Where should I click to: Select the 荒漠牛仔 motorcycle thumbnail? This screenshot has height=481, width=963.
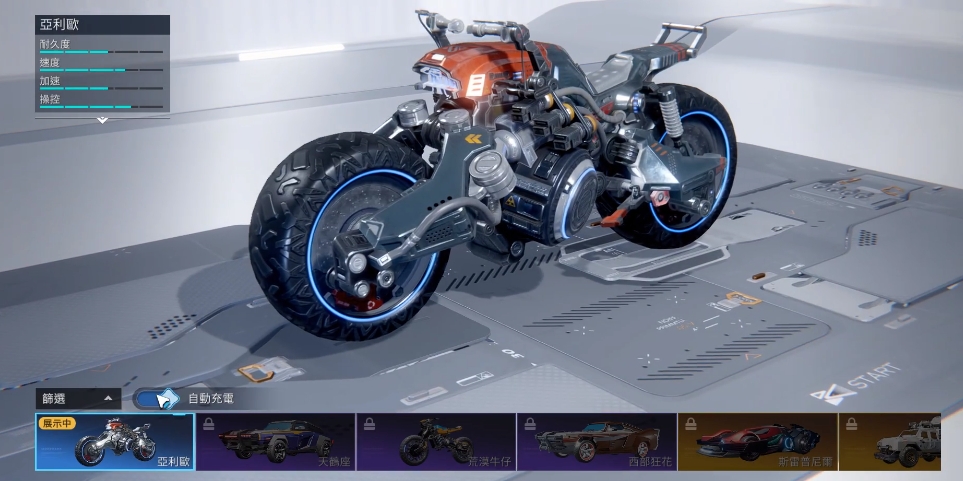[x=436, y=442]
